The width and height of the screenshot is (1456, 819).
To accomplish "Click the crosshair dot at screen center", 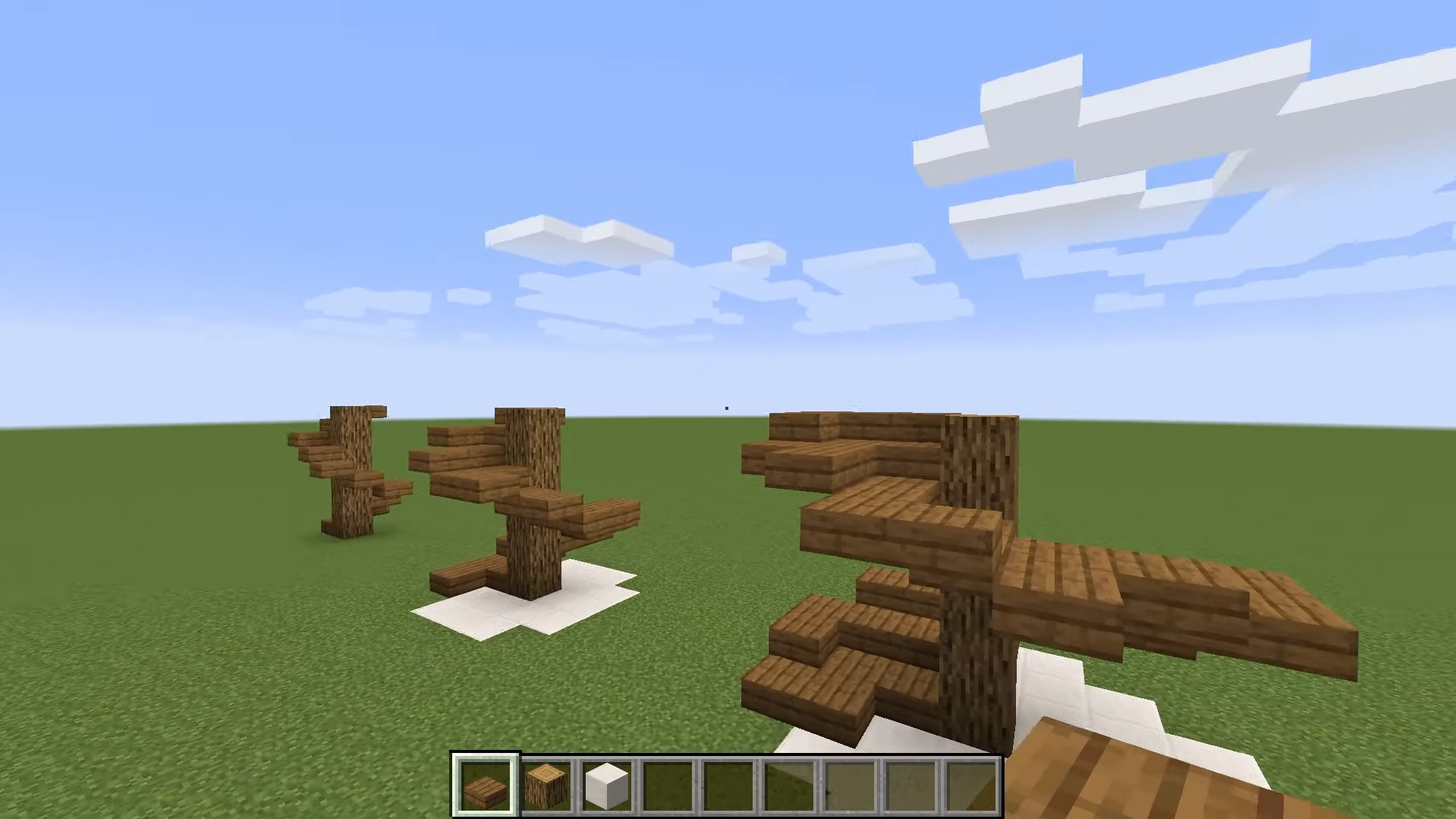I will tap(725, 408).
